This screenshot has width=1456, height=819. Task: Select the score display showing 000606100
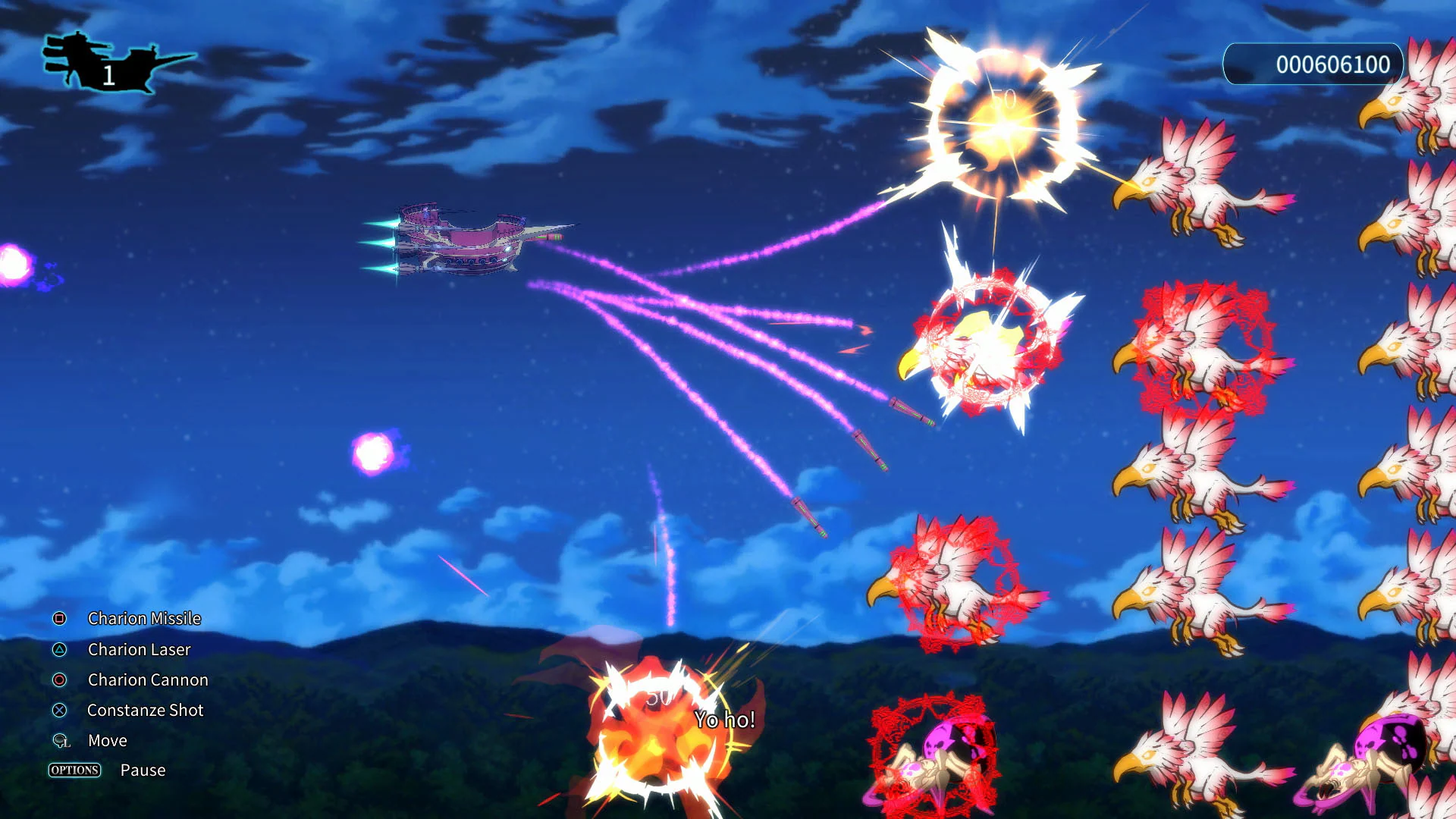tap(1310, 64)
